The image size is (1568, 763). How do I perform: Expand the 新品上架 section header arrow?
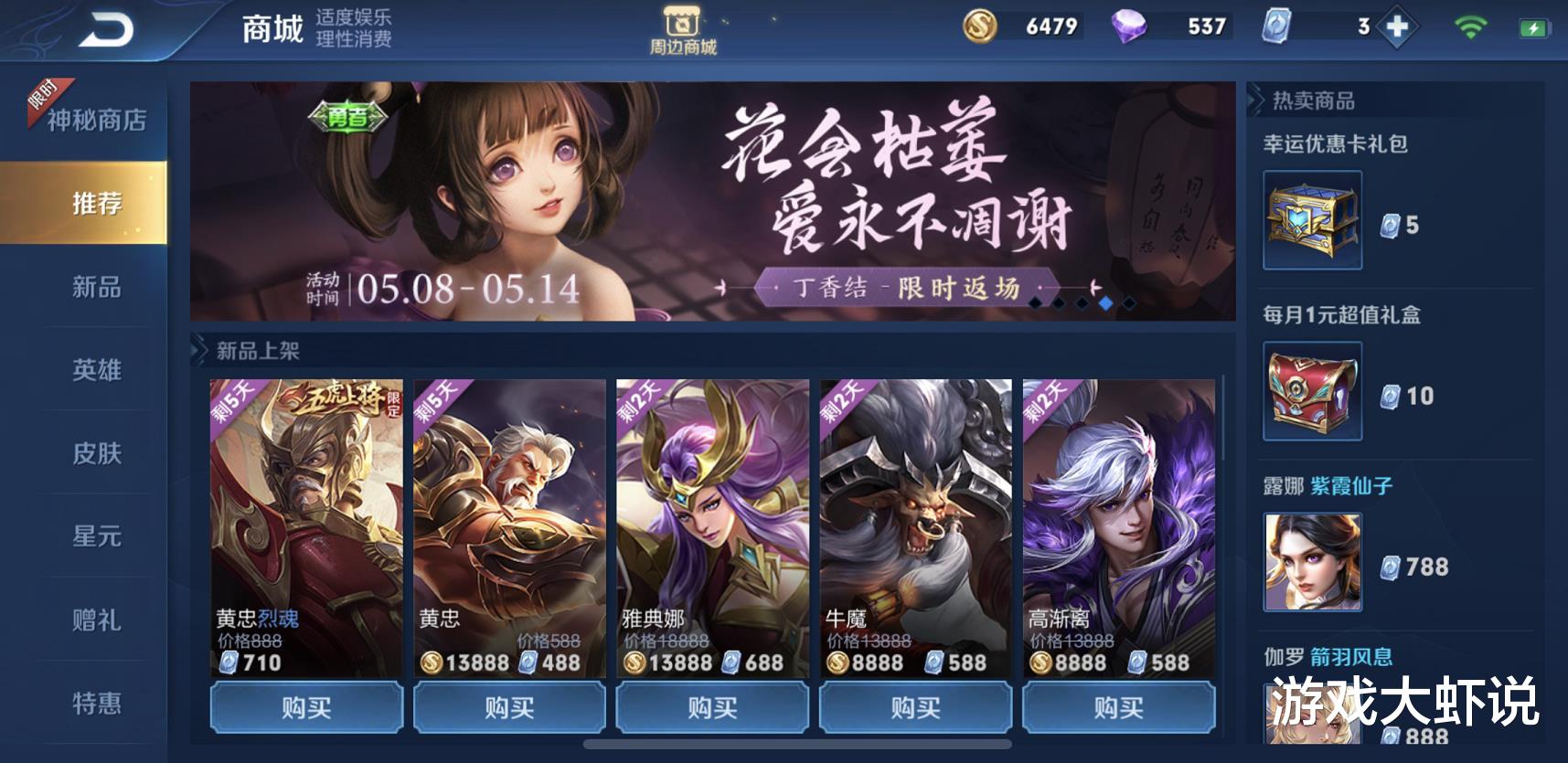(200, 348)
